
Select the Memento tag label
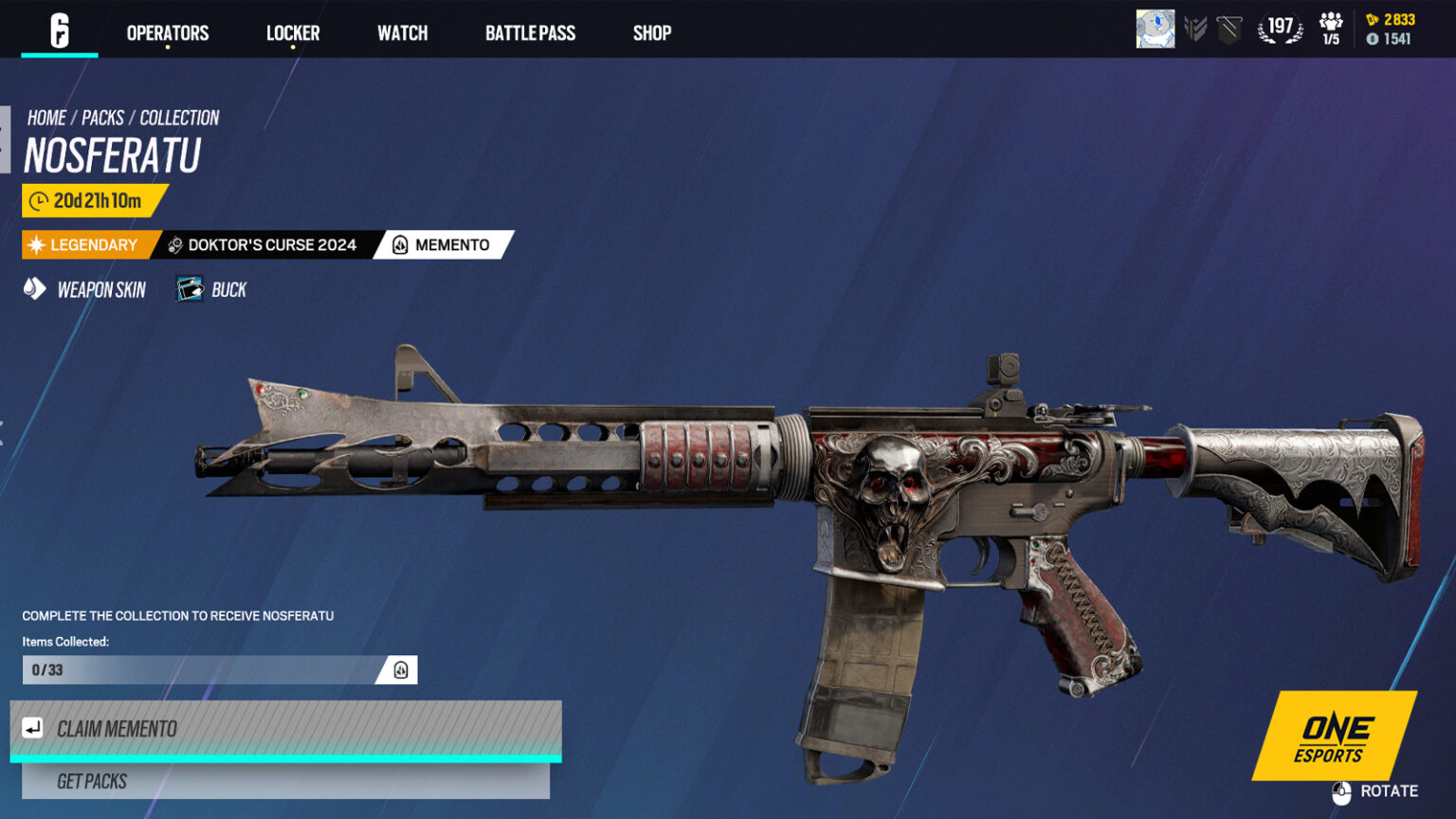click(444, 245)
